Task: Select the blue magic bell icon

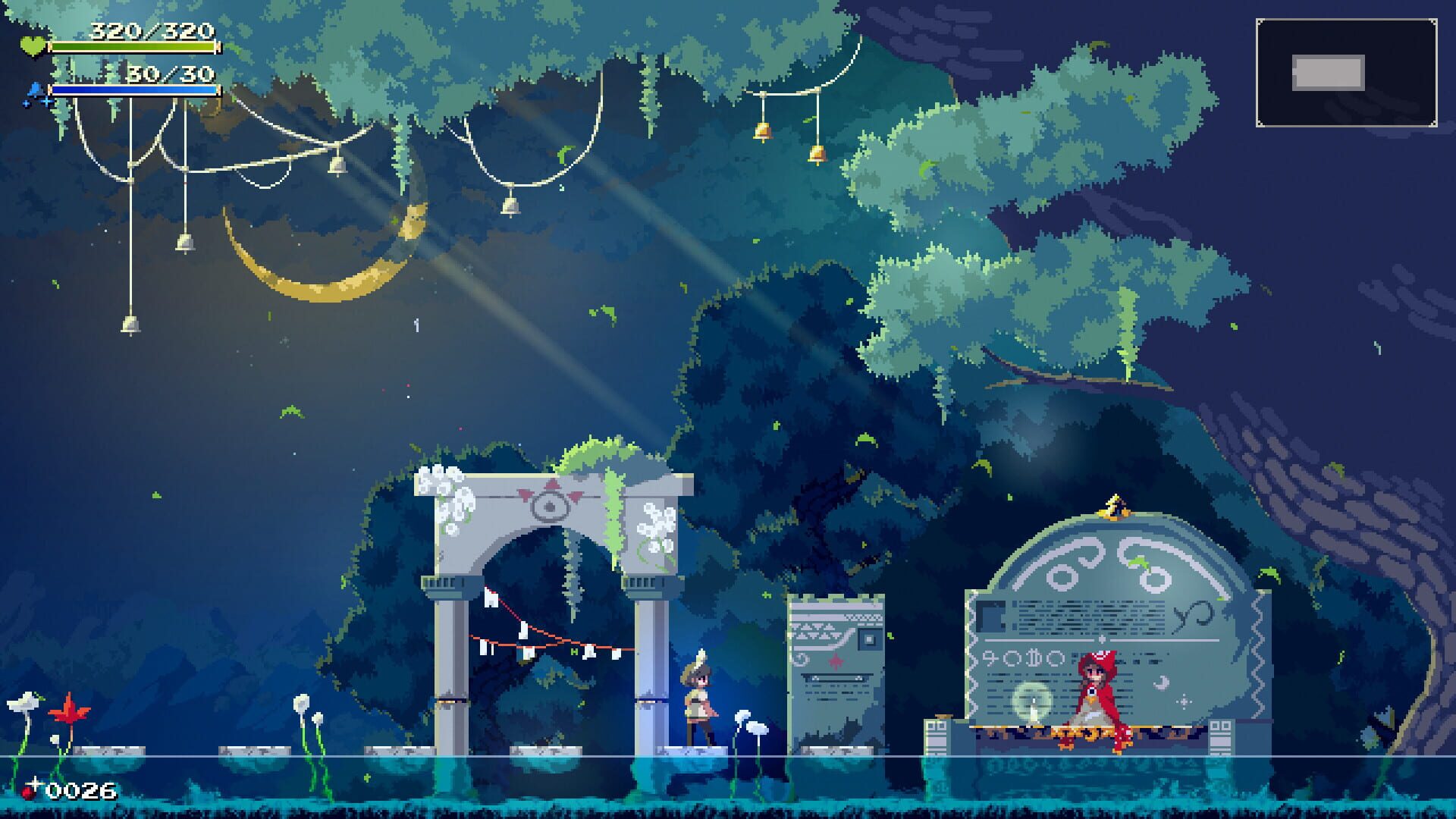Action: pos(35,90)
